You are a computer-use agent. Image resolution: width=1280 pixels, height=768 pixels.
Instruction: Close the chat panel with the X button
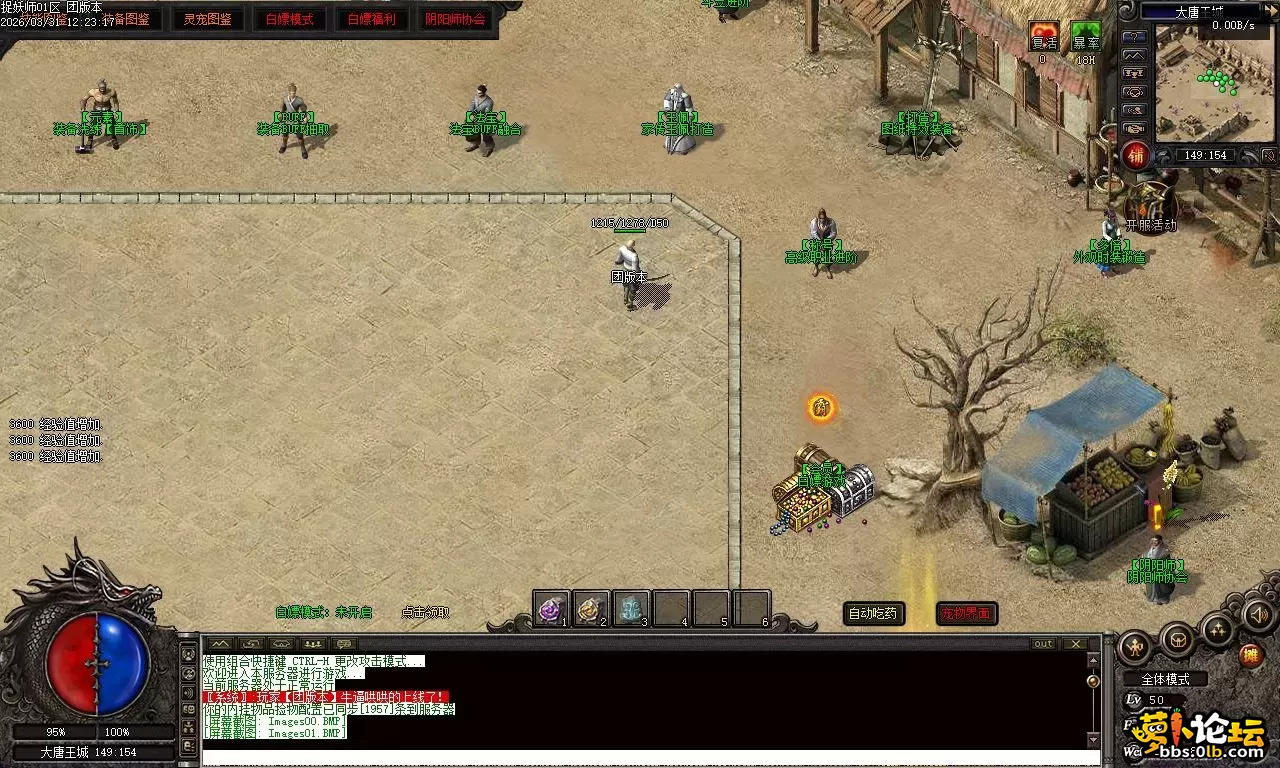[1075, 643]
